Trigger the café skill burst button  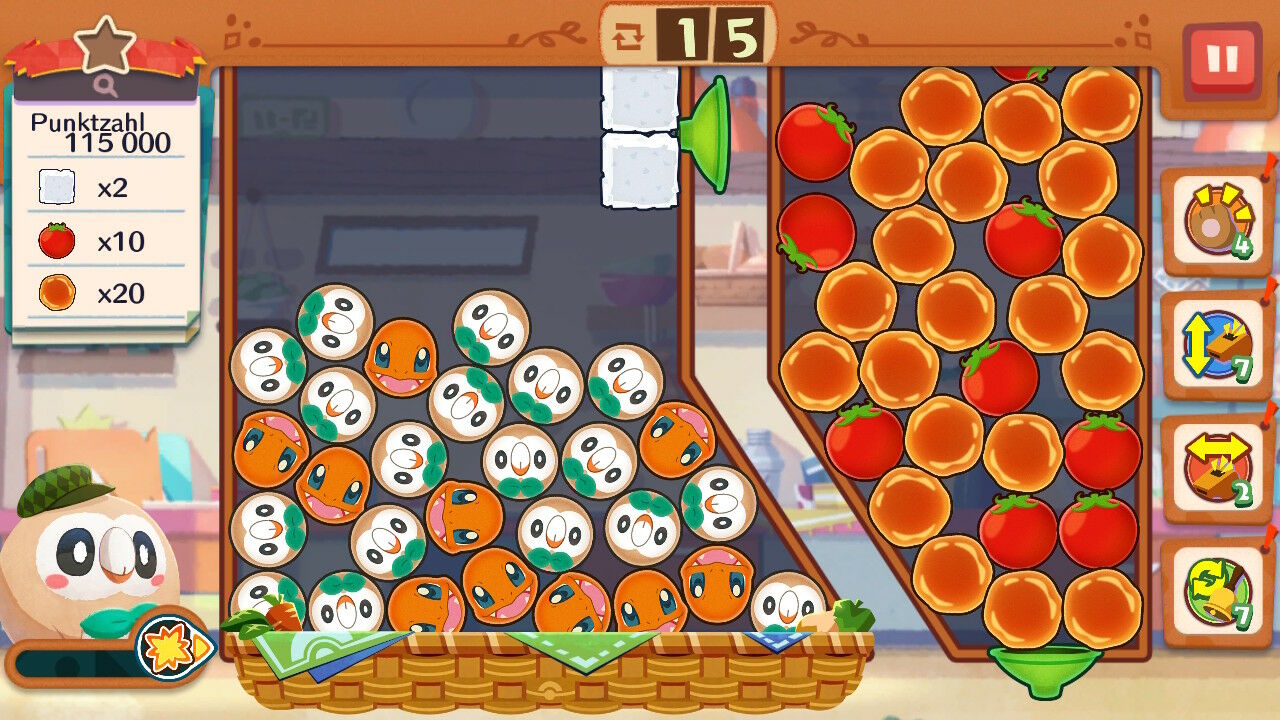click(x=173, y=645)
